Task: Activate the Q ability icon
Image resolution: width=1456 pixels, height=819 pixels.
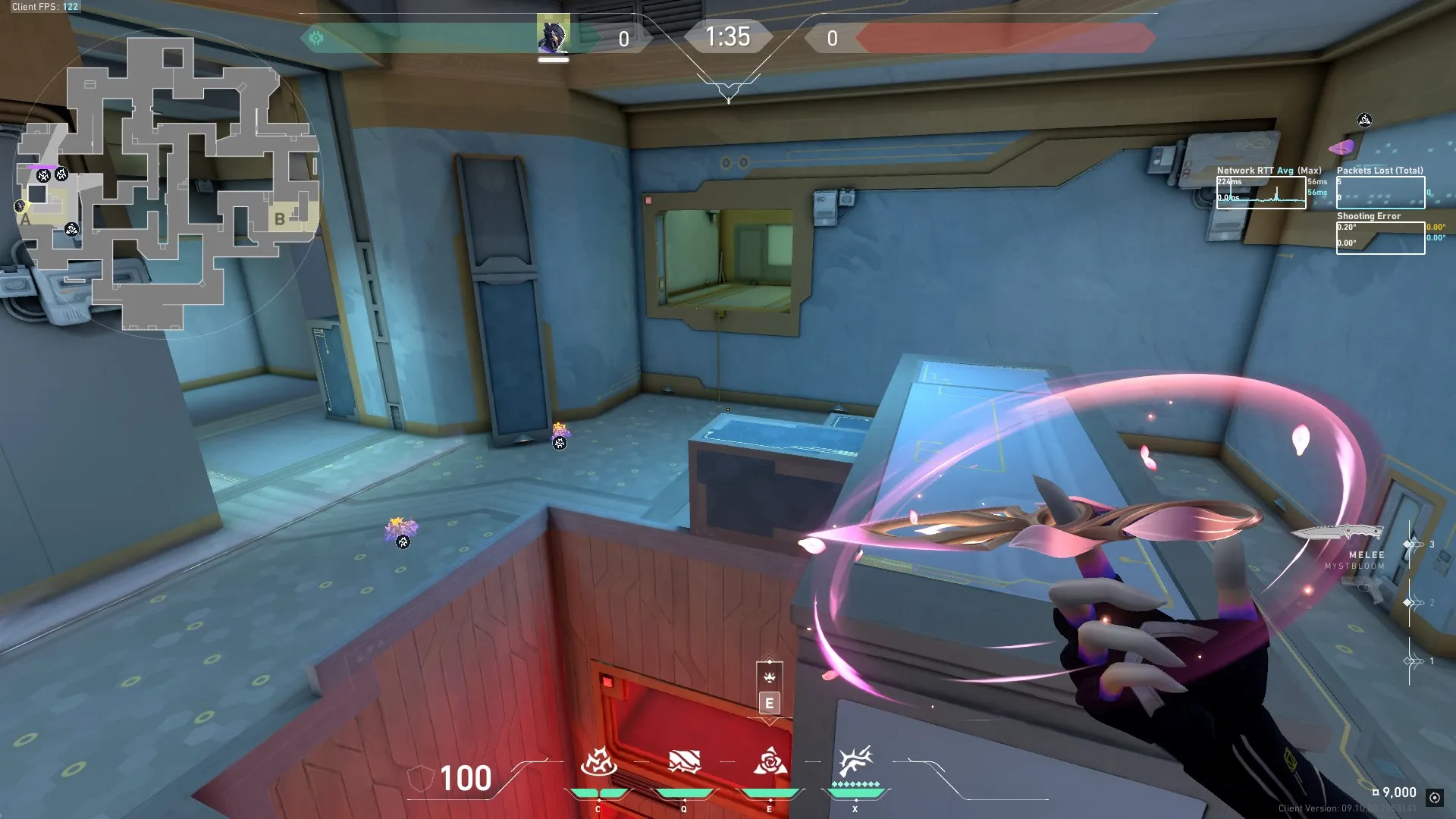Action: pos(683,761)
